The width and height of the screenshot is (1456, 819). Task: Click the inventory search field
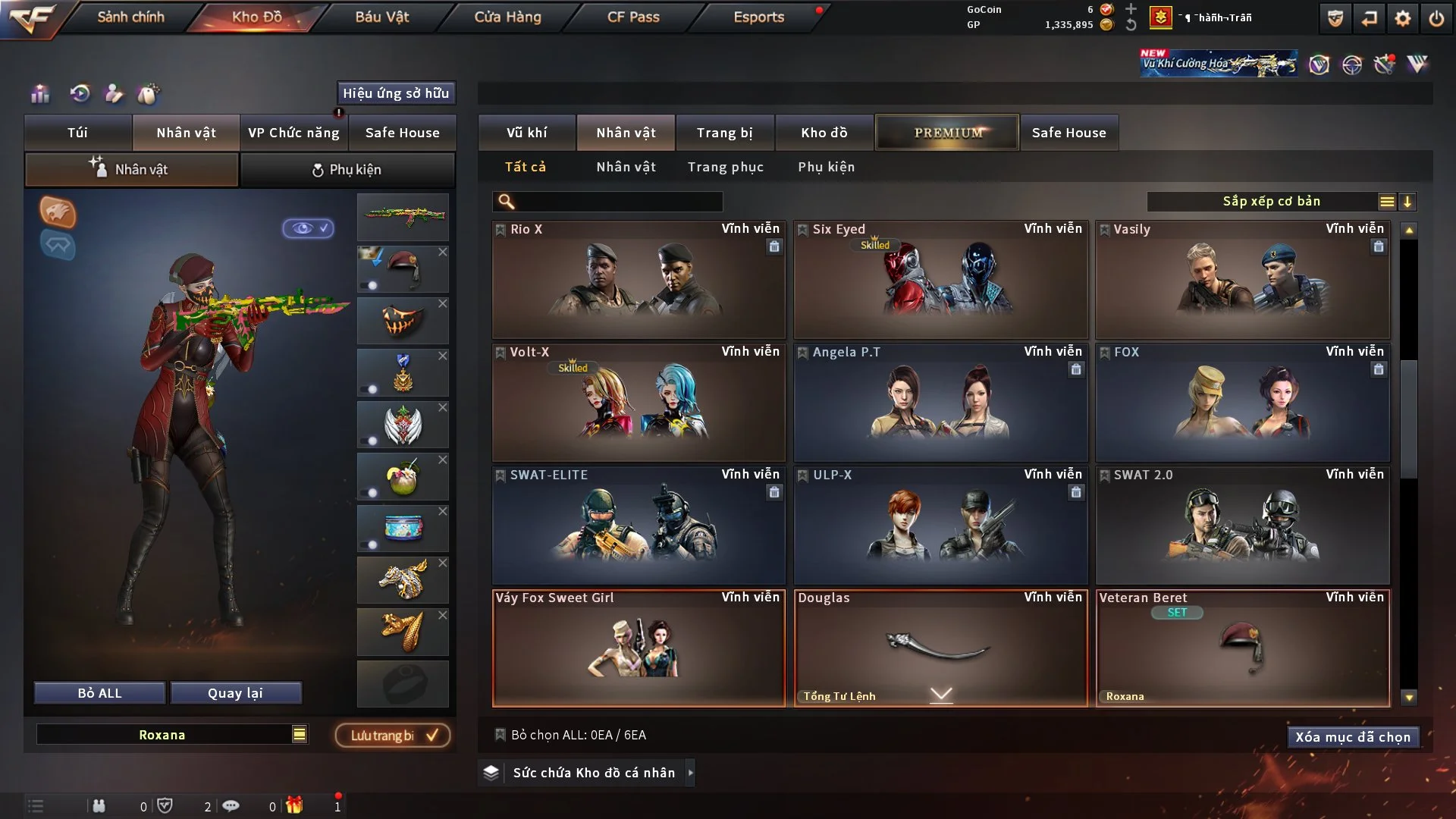[618, 202]
